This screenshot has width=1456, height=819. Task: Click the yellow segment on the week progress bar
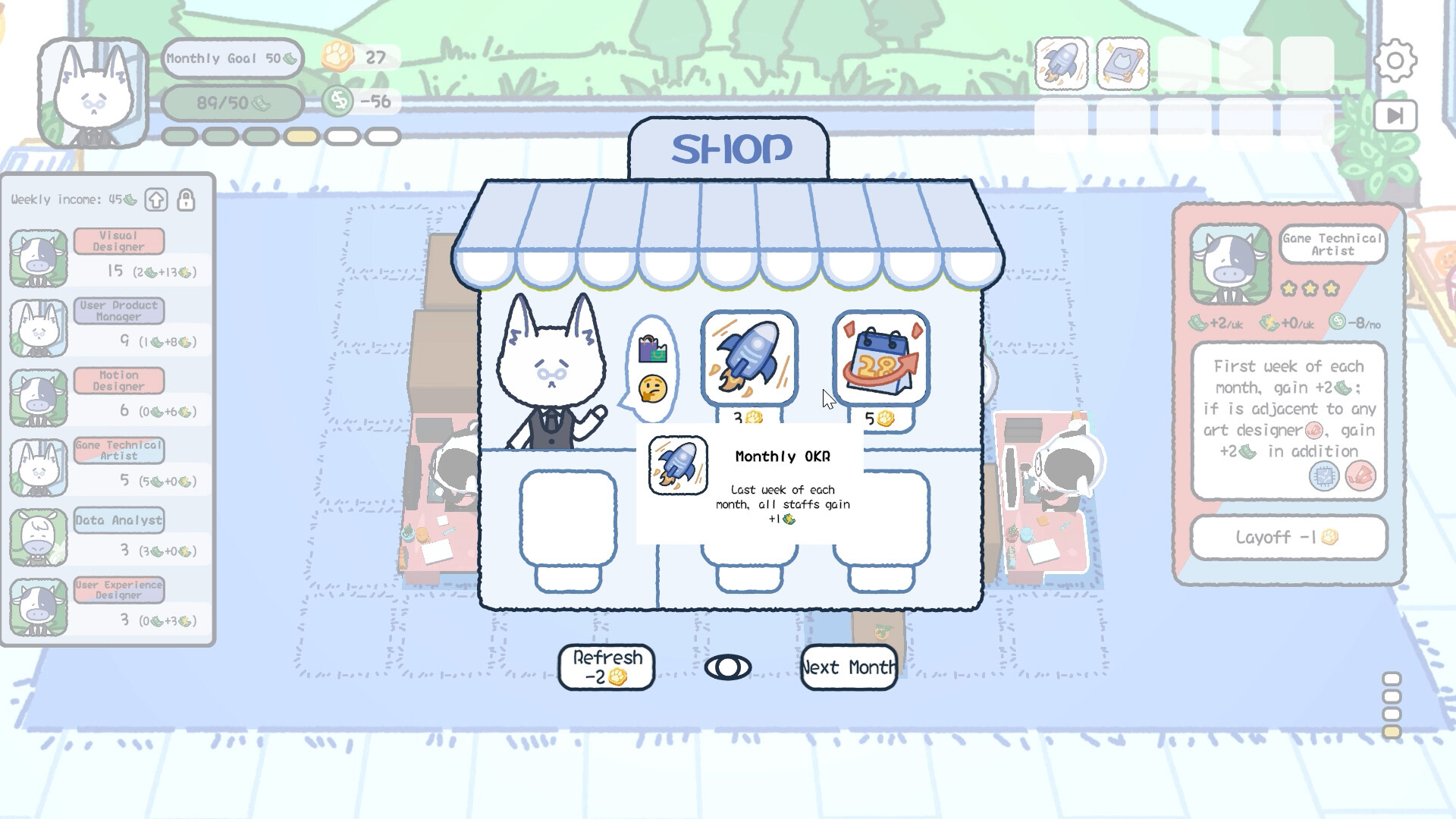(x=303, y=135)
